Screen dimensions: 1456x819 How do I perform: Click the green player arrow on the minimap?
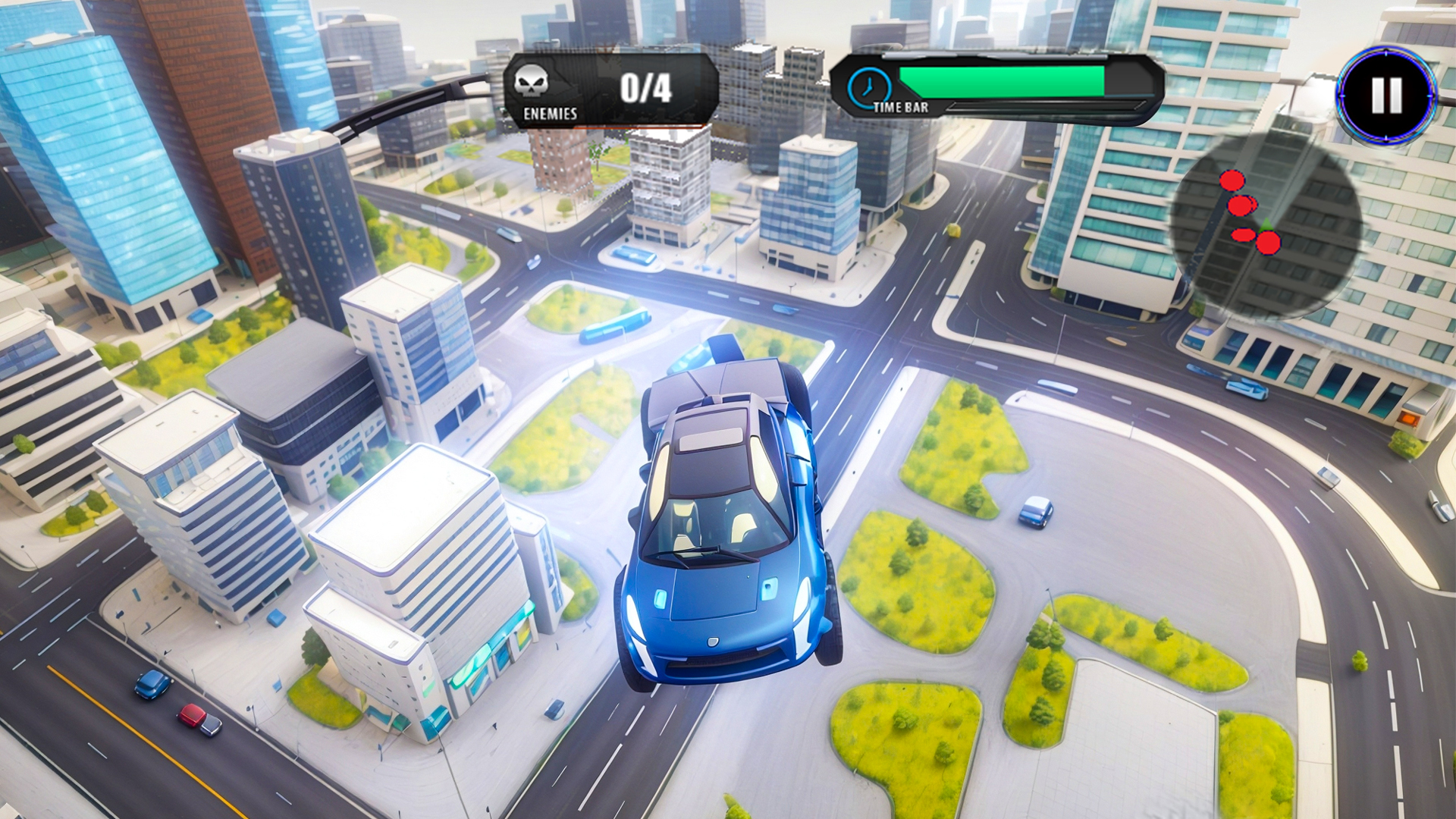(x=1266, y=224)
